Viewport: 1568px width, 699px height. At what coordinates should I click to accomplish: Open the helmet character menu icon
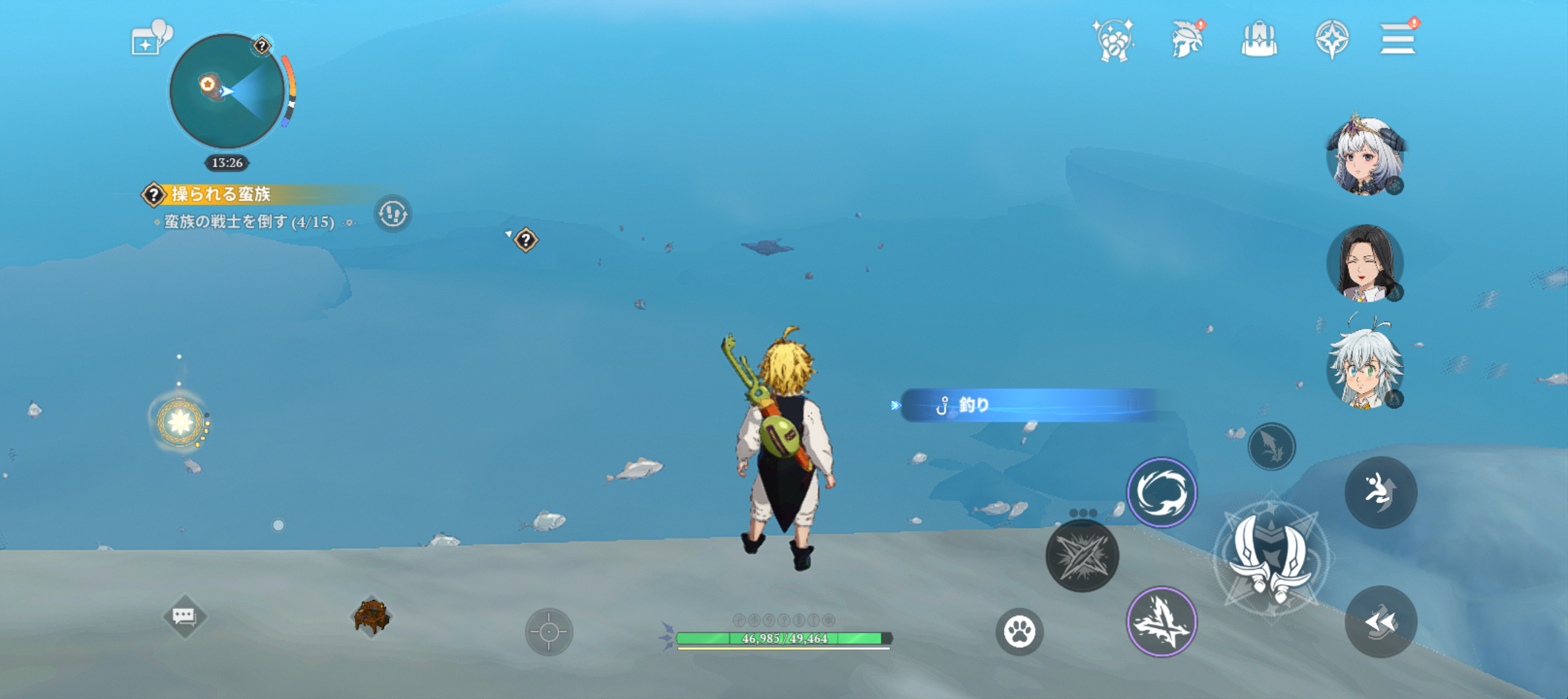(x=1186, y=40)
